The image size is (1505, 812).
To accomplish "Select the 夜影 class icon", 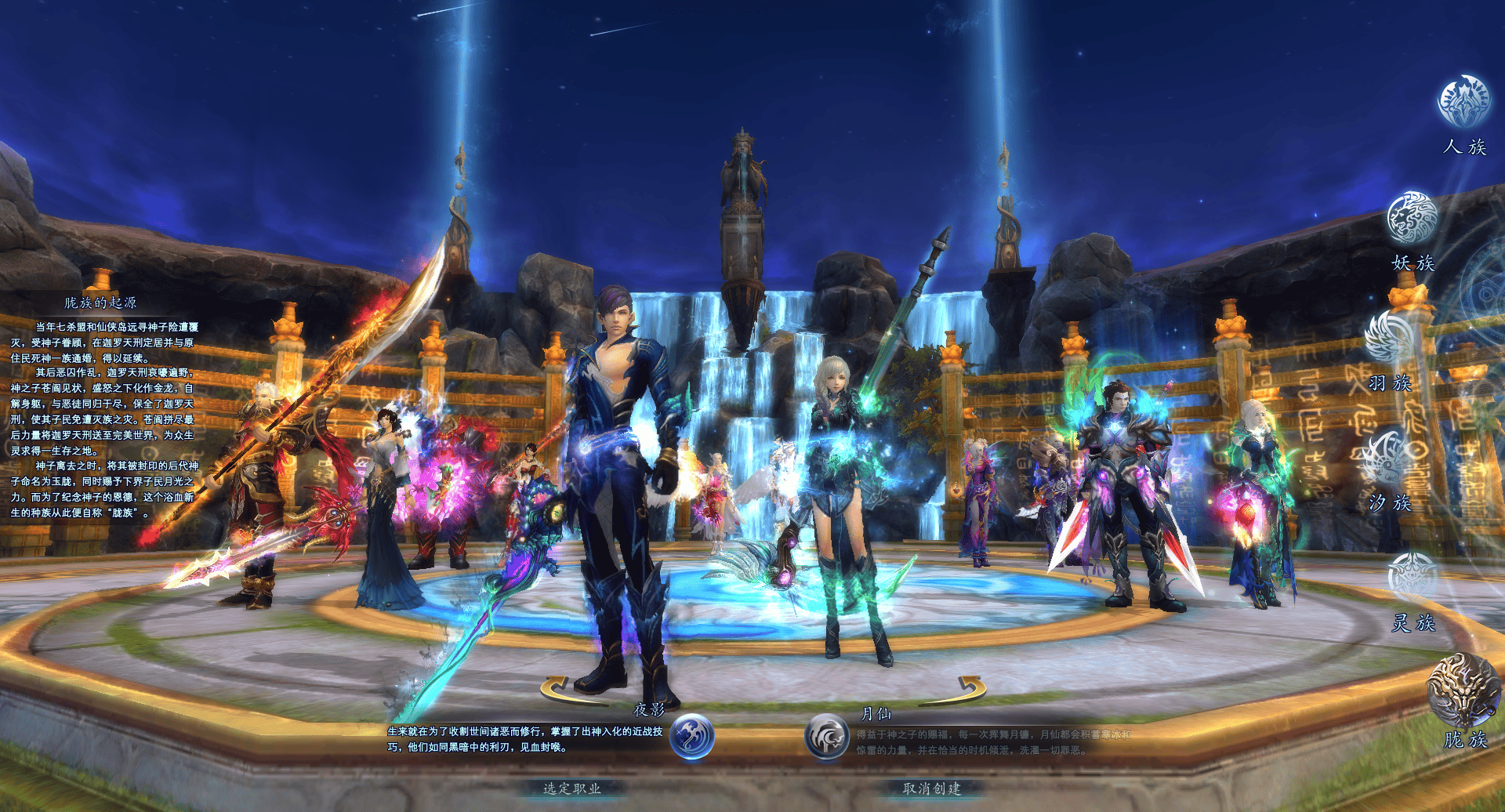I will pyautogui.click(x=692, y=737).
